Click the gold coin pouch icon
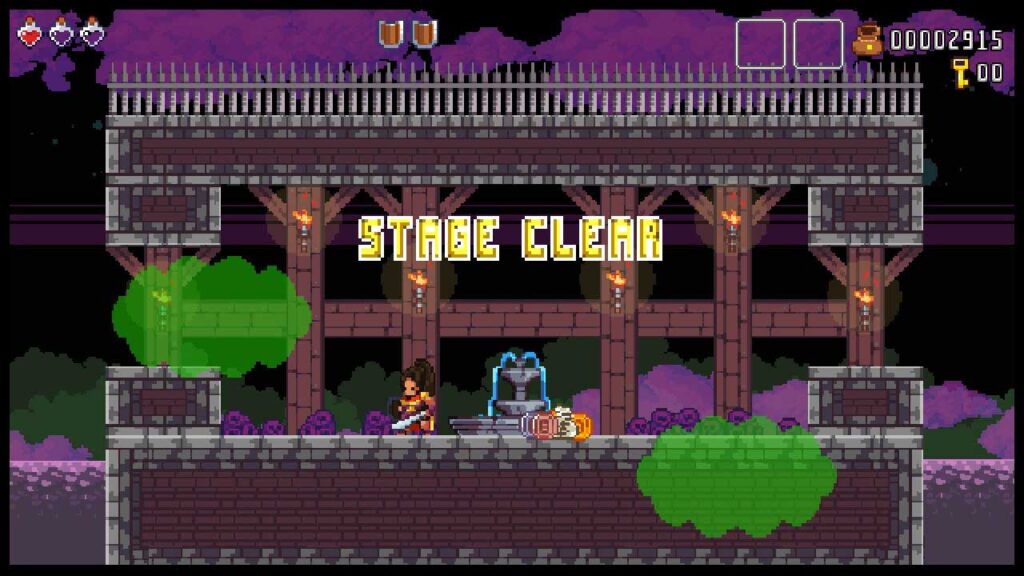The width and height of the screenshot is (1024, 576). click(868, 41)
